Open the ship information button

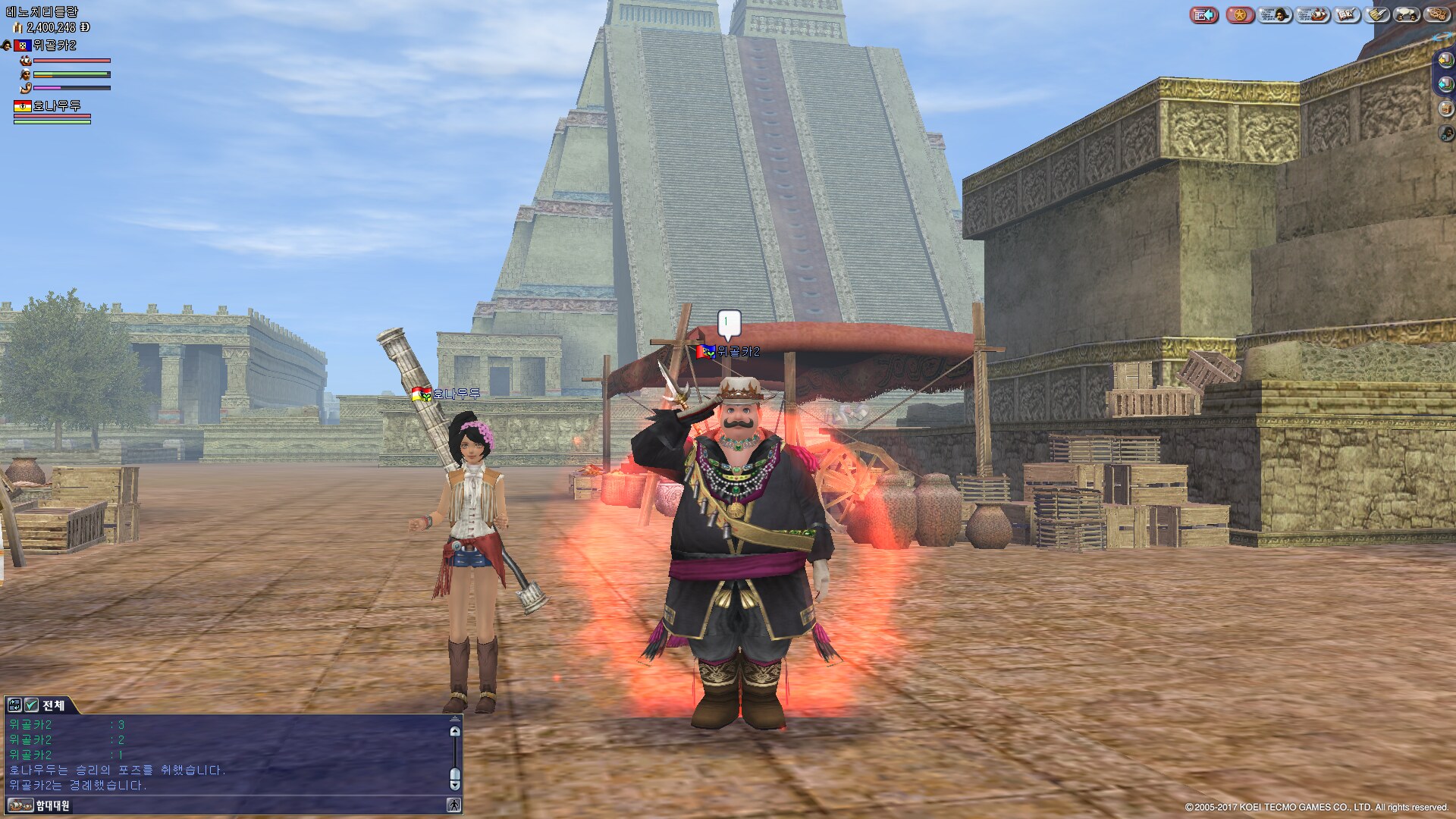point(1311,14)
